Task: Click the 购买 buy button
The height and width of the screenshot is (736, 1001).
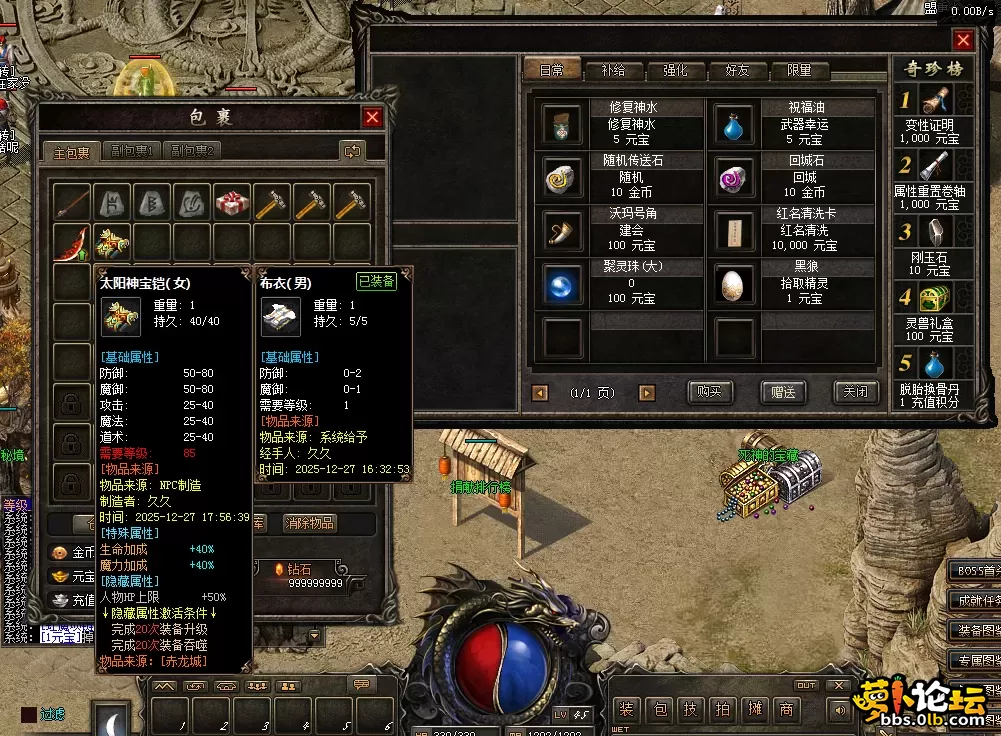Action: point(710,391)
